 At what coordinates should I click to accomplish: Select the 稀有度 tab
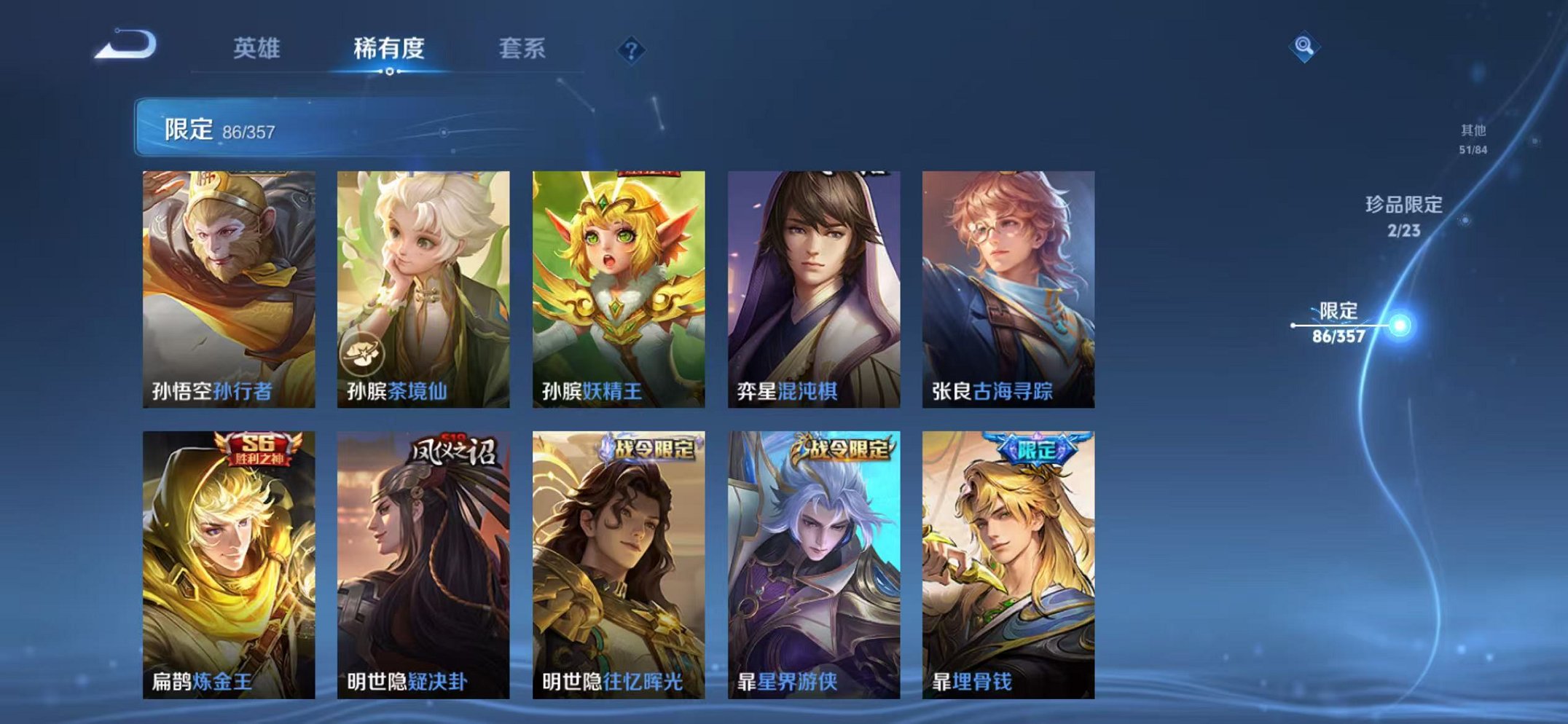coord(391,45)
